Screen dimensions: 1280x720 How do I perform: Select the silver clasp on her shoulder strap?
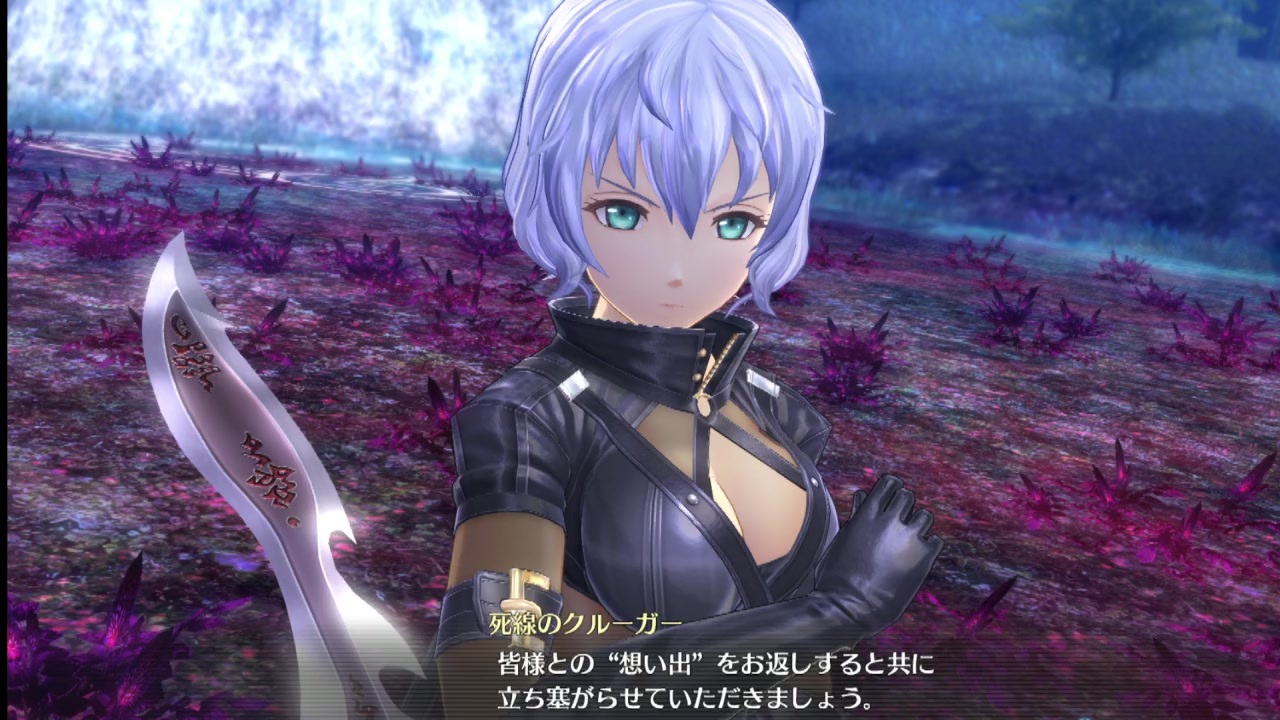click(575, 383)
